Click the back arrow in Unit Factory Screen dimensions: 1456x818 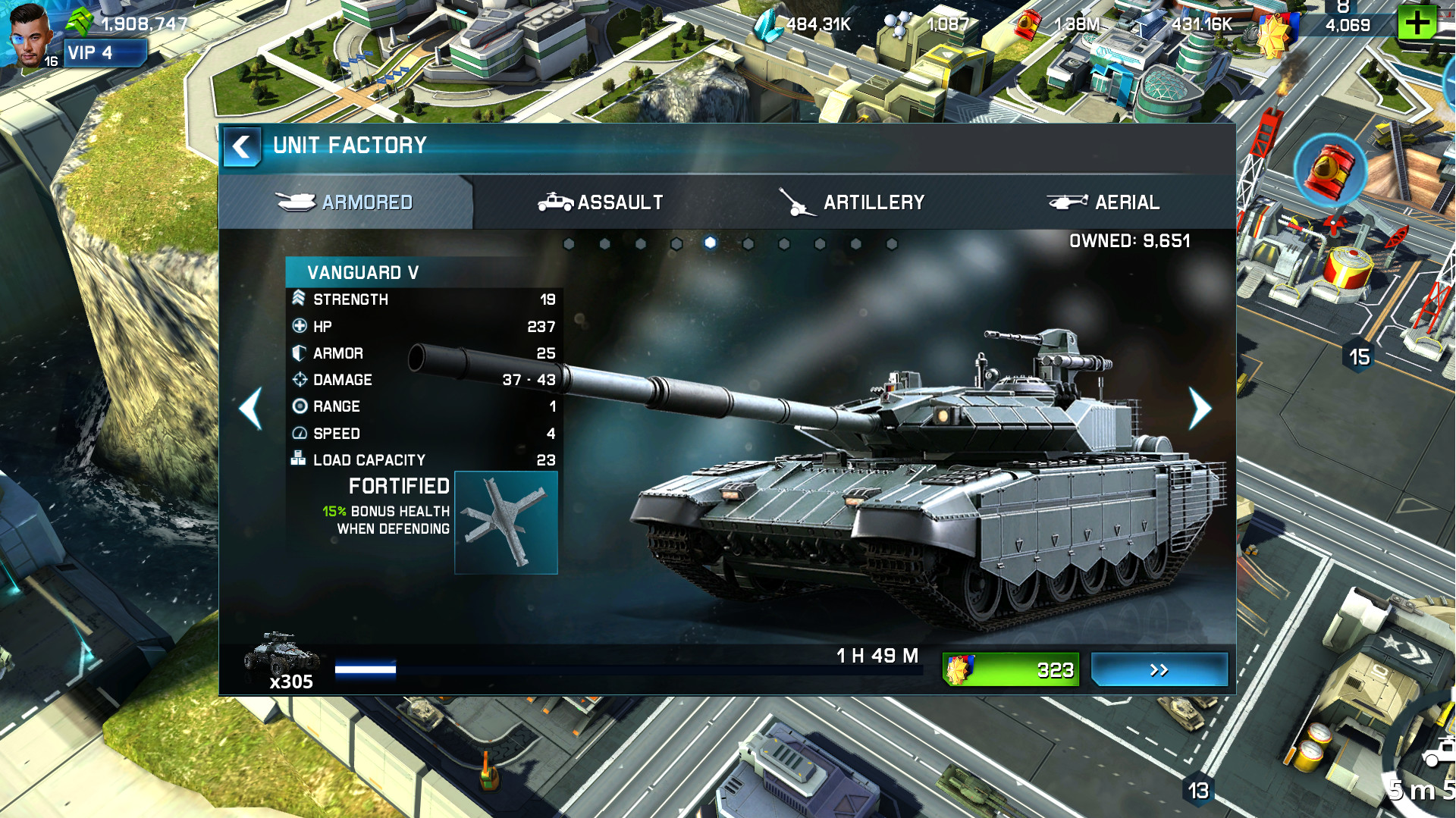tap(241, 145)
